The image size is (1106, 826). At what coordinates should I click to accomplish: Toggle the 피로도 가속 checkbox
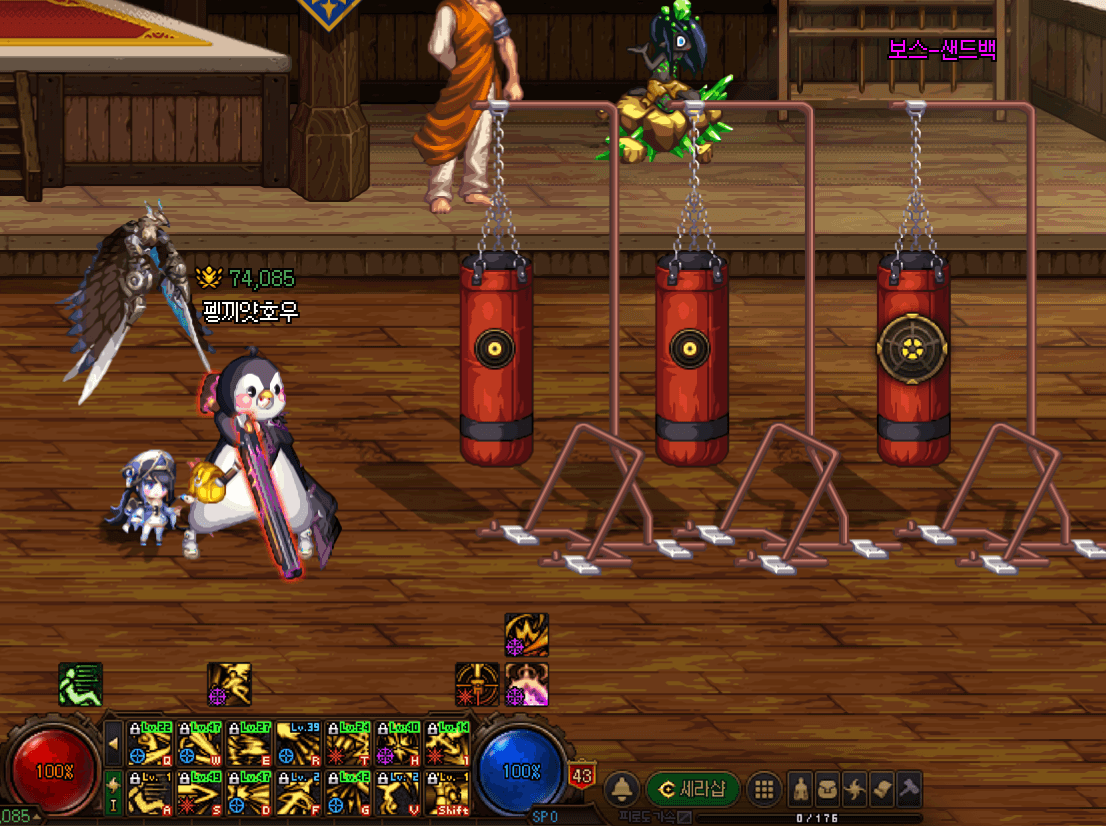tap(684, 818)
